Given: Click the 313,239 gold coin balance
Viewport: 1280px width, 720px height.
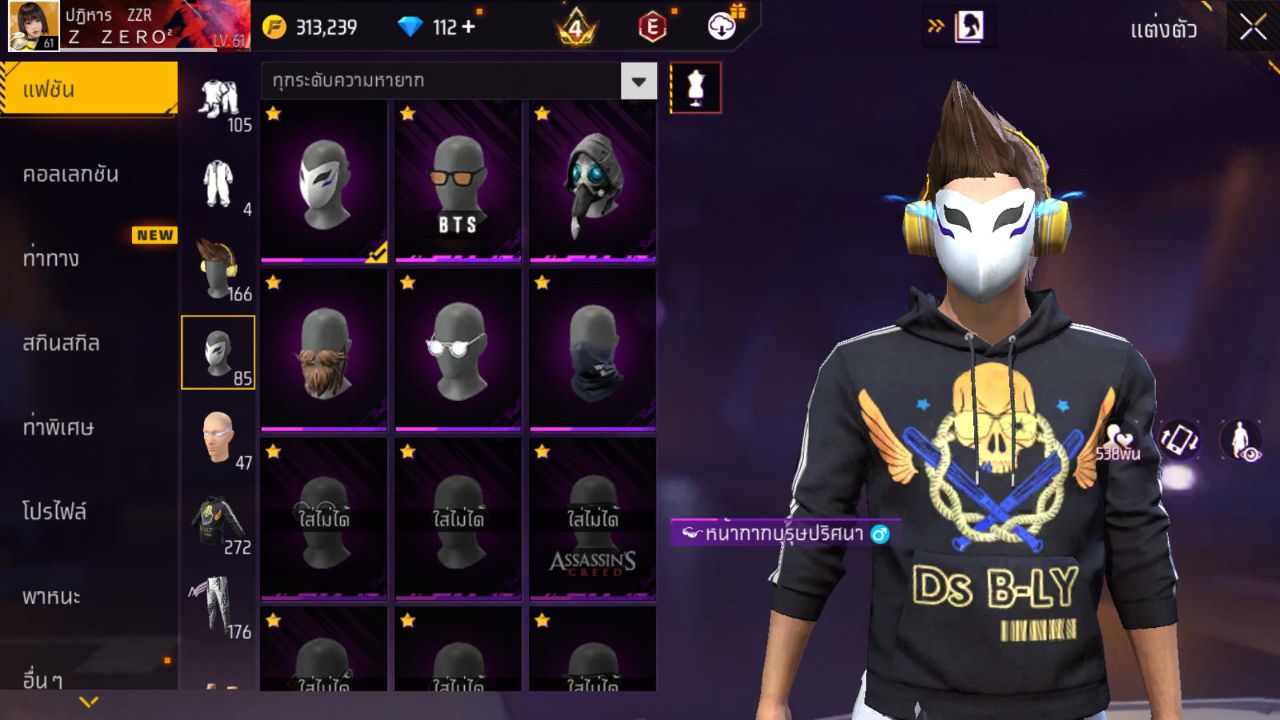Looking at the screenshot, I should pyautogui.click(x=327, y=27).
